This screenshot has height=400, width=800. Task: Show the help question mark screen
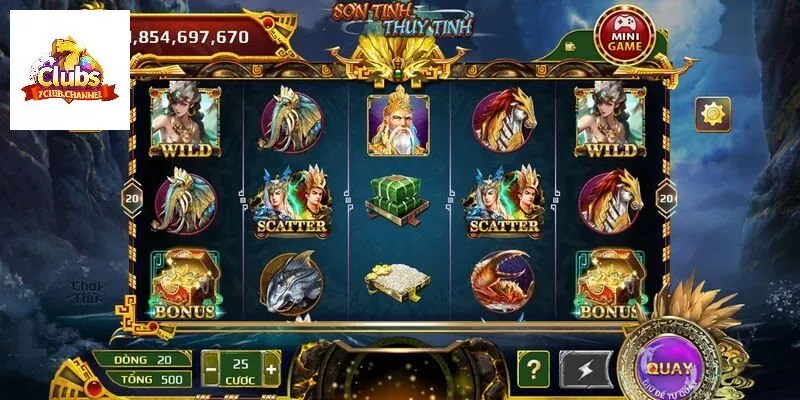click(534, 368)
